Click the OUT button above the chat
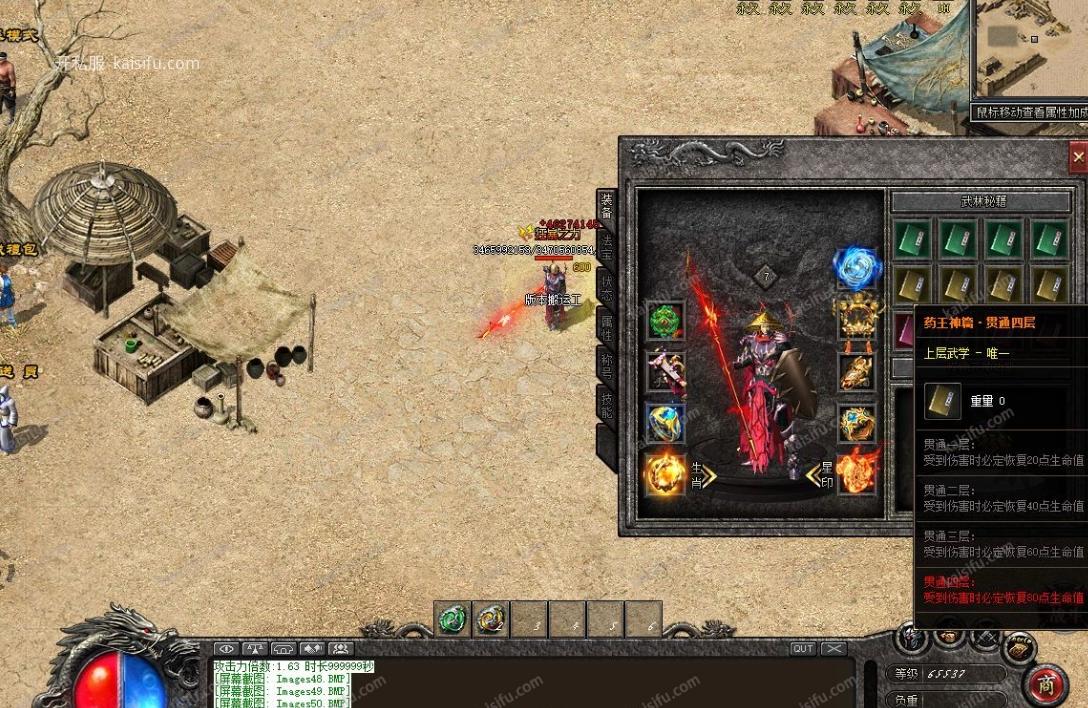This screenshot has width=1088, height=708. pos(803,649)
